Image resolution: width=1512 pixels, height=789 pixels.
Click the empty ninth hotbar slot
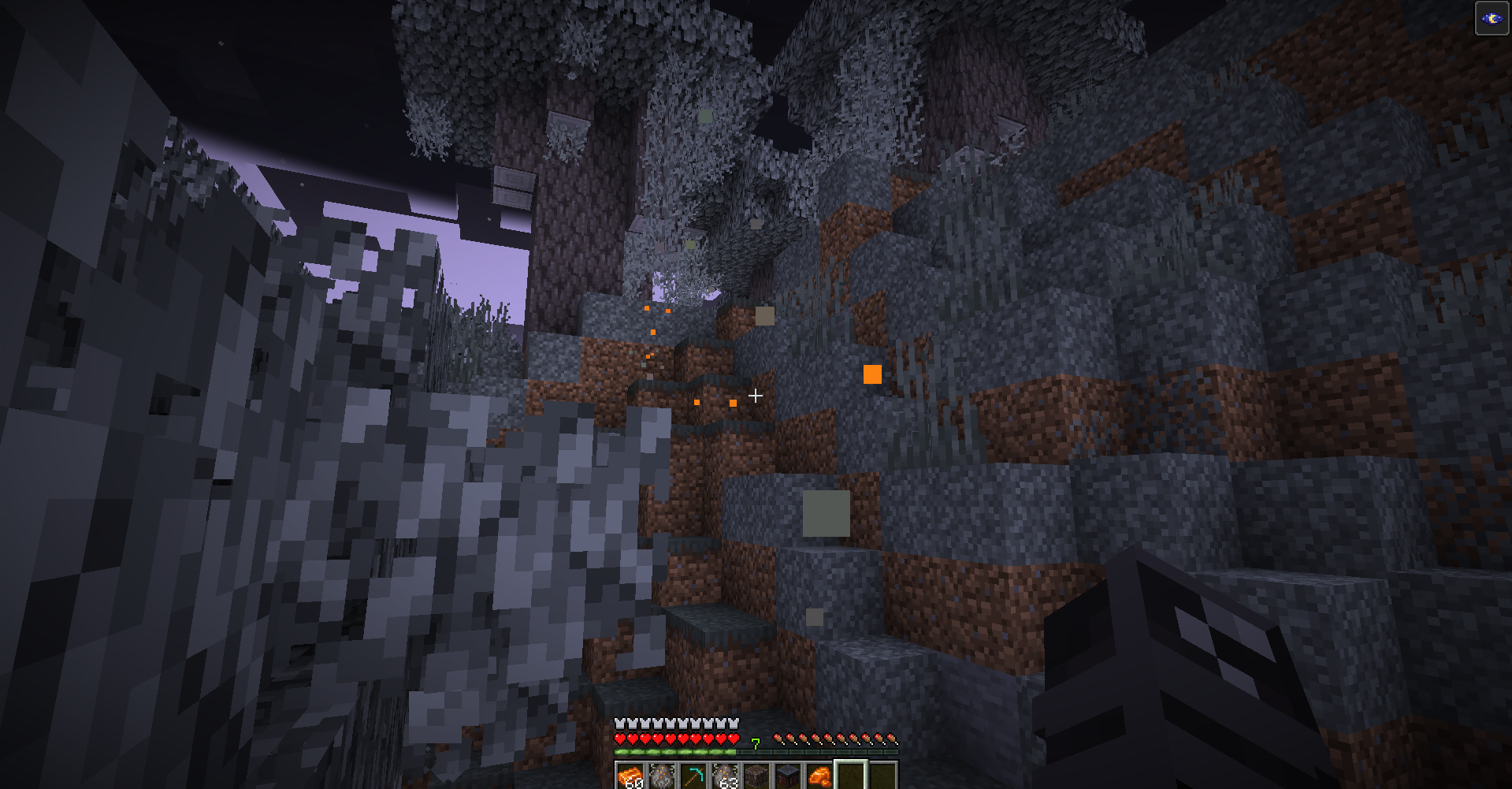point(882,775)
